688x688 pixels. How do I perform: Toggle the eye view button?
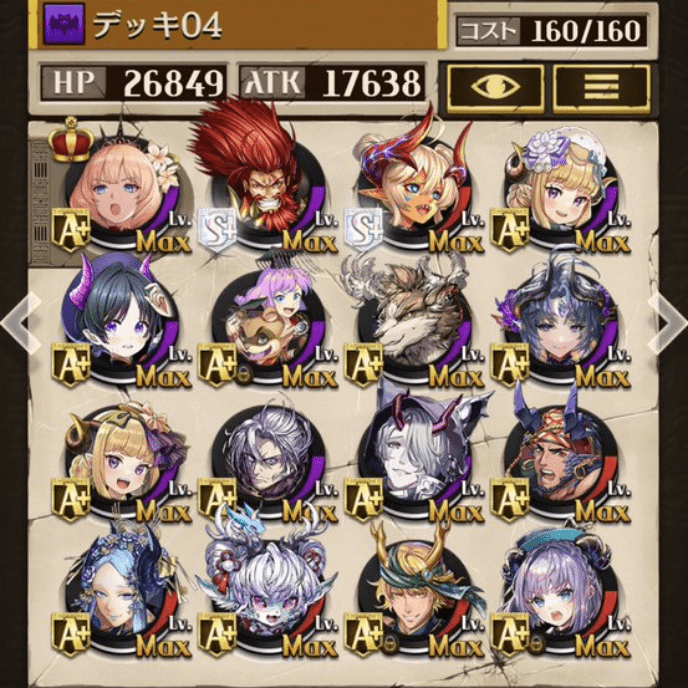(x=495, y=87)
